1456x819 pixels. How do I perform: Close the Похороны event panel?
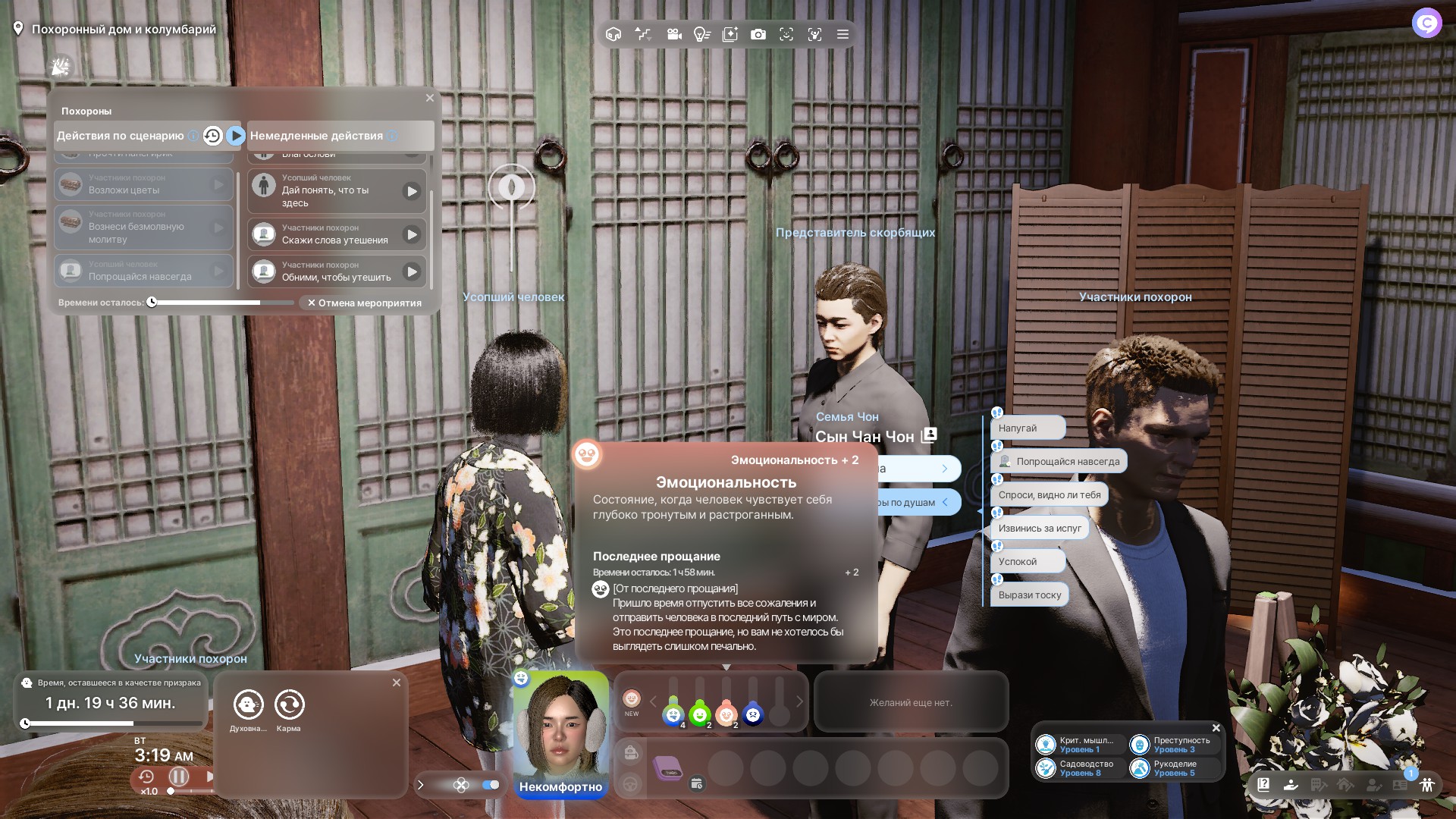click(430, 98)
